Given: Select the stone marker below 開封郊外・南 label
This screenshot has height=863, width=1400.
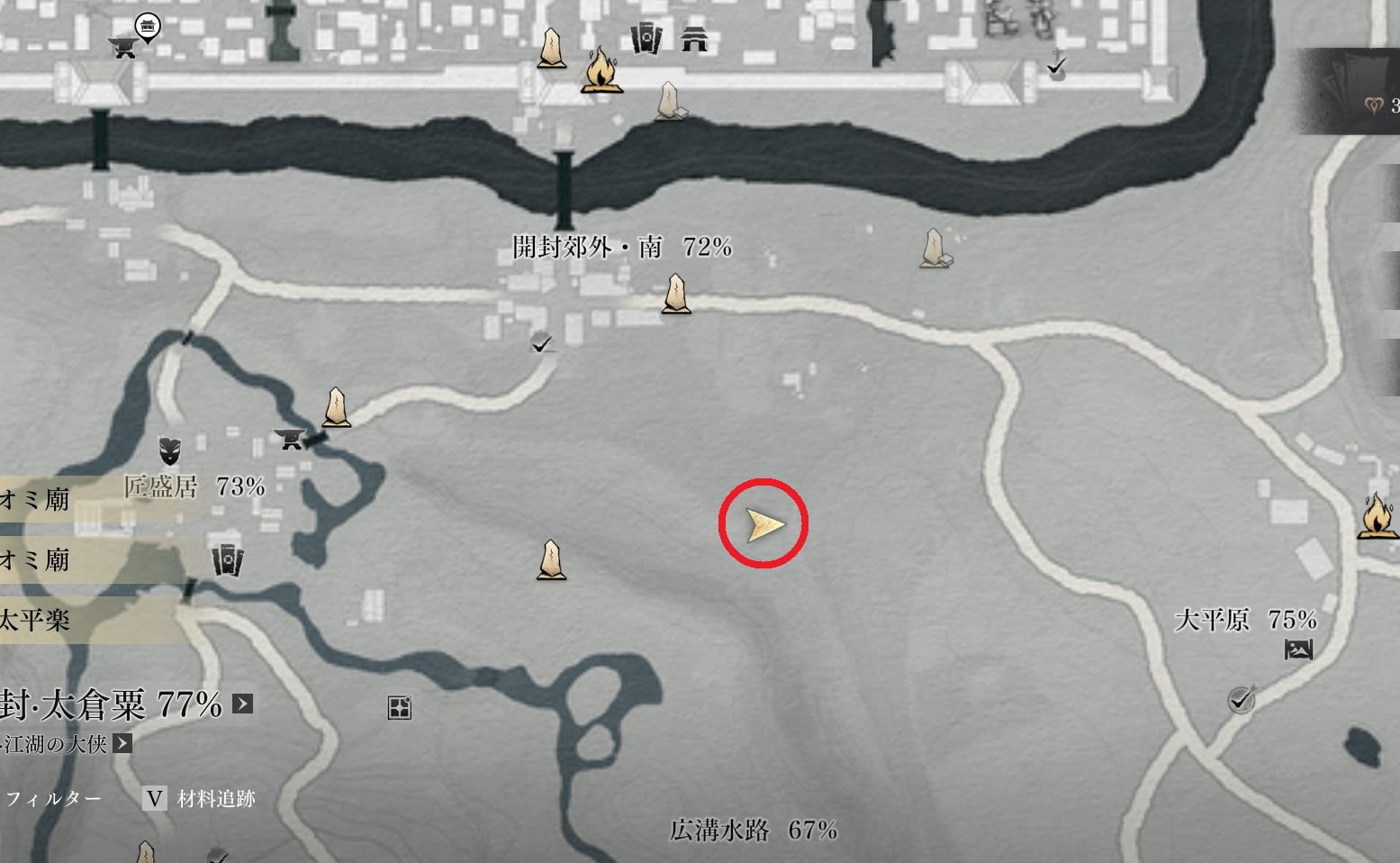Looking at the screenshot, I should 676,295.
